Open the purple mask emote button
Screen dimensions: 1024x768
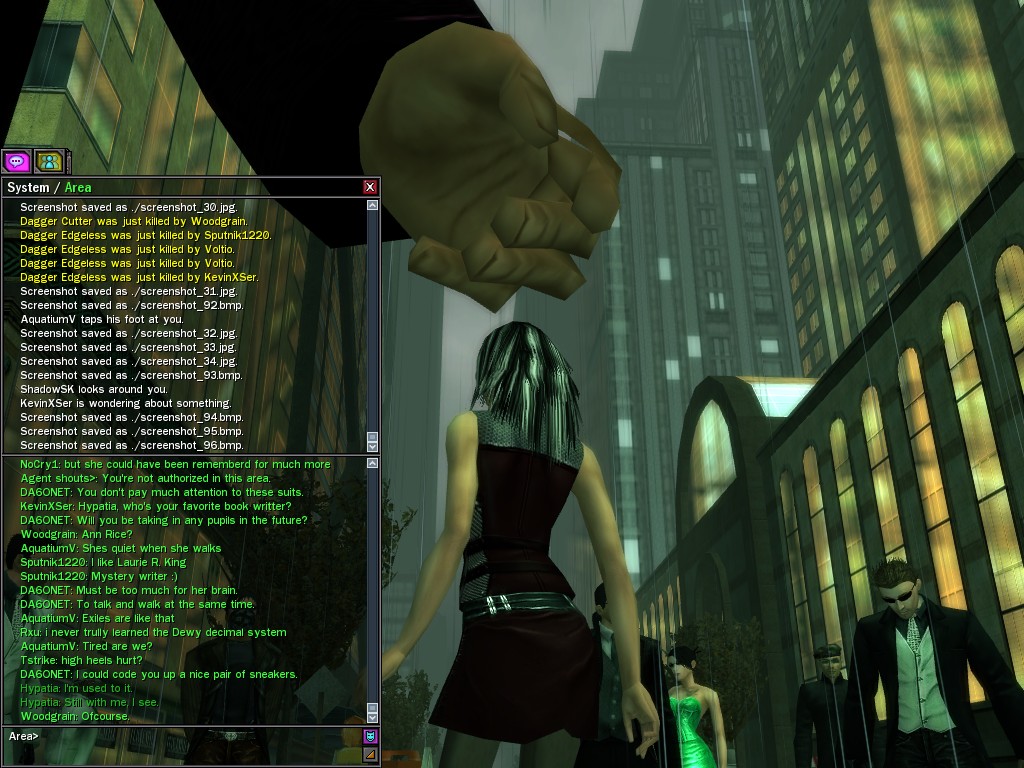click(x=370, y=736)
